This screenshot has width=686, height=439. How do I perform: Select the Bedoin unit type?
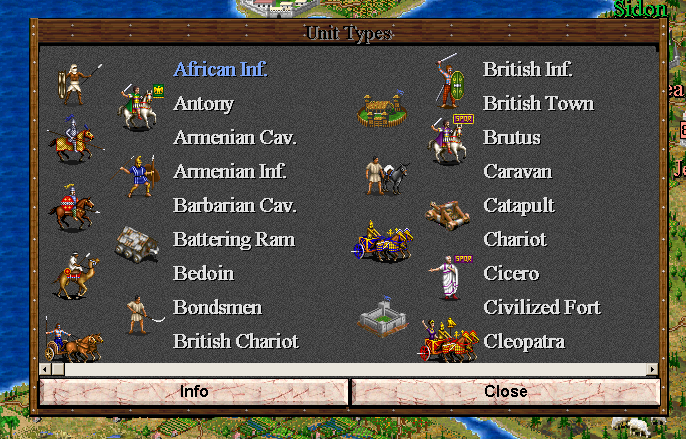203,273
